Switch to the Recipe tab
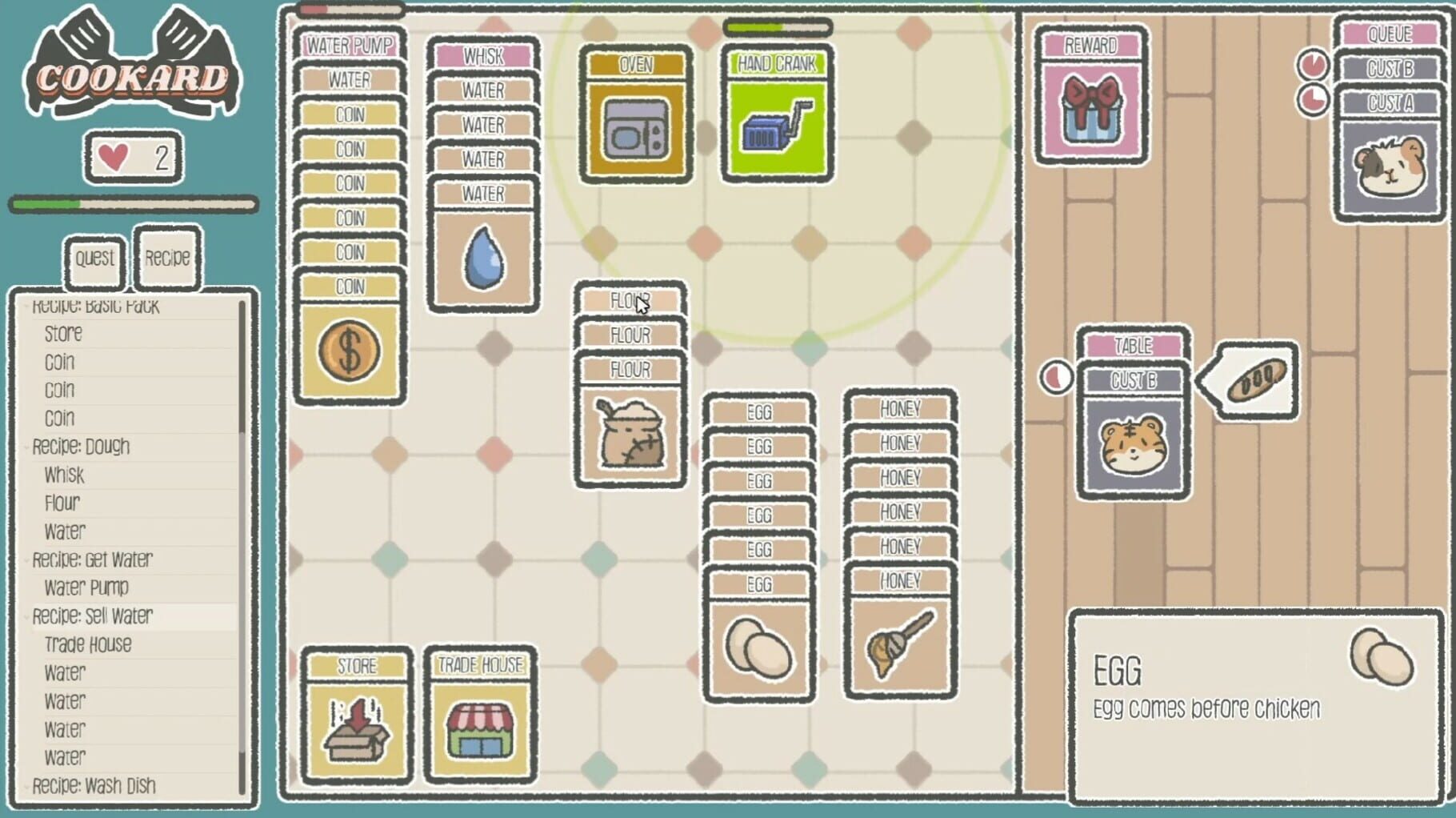This screenshot has height=818, width=1456. (x=166, y=258)
